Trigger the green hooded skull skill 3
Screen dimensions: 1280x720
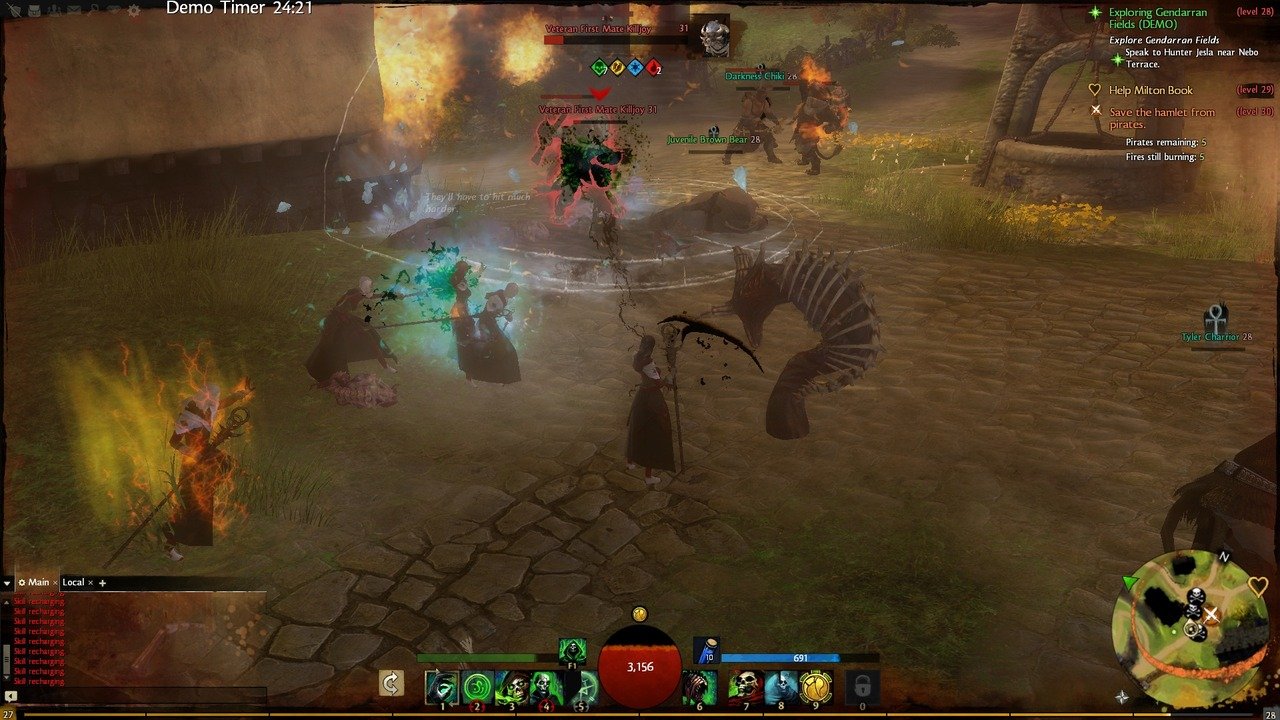tap(512, 687)
